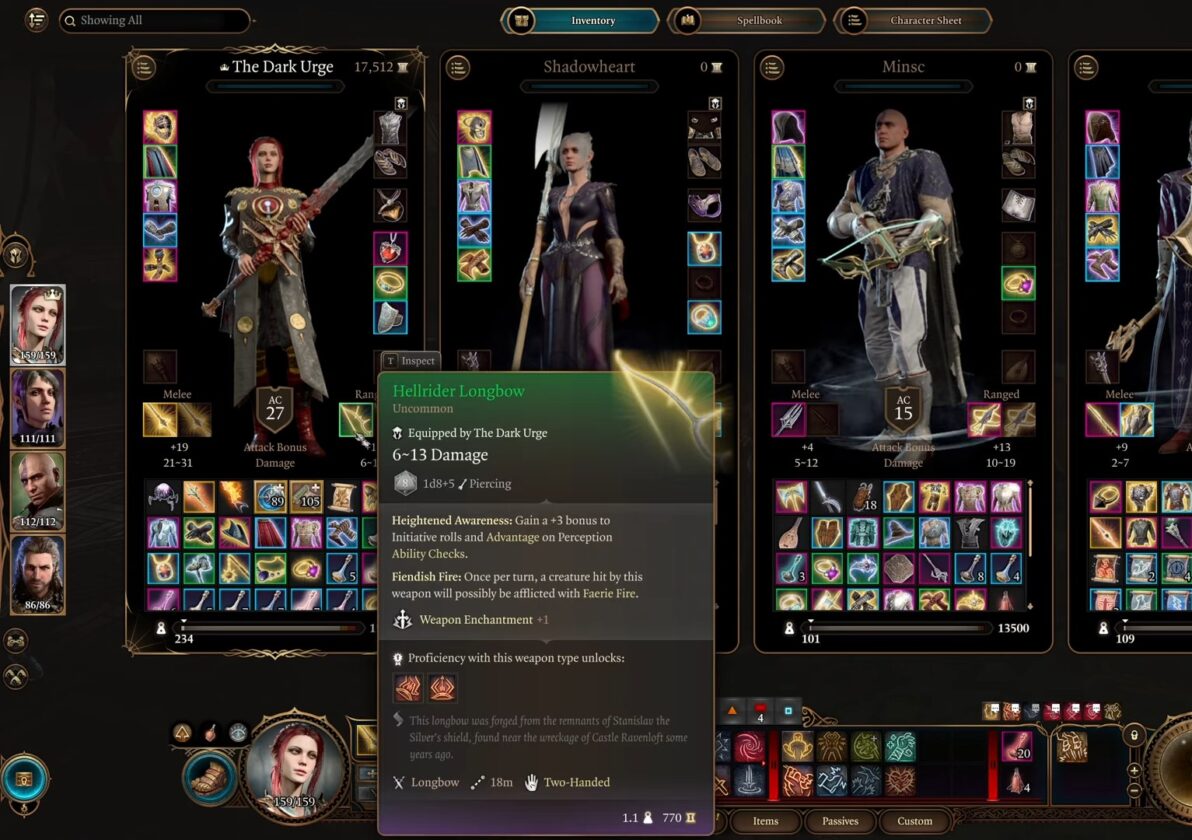Choose Shadowheart's party portrait on the left
The image size is (1192, 840).
(38, 408)
